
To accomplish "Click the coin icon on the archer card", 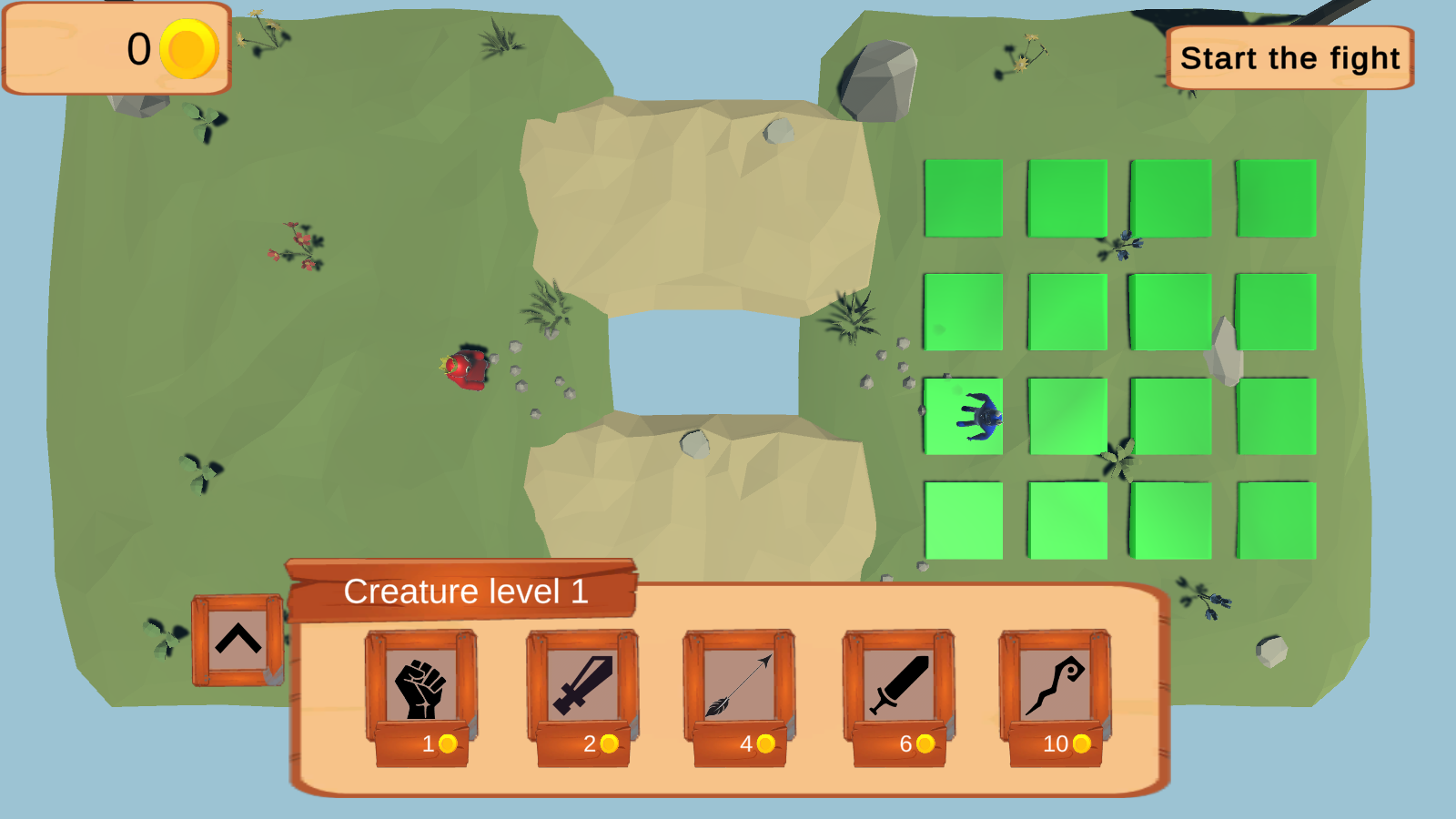I will tap(764, 744).
